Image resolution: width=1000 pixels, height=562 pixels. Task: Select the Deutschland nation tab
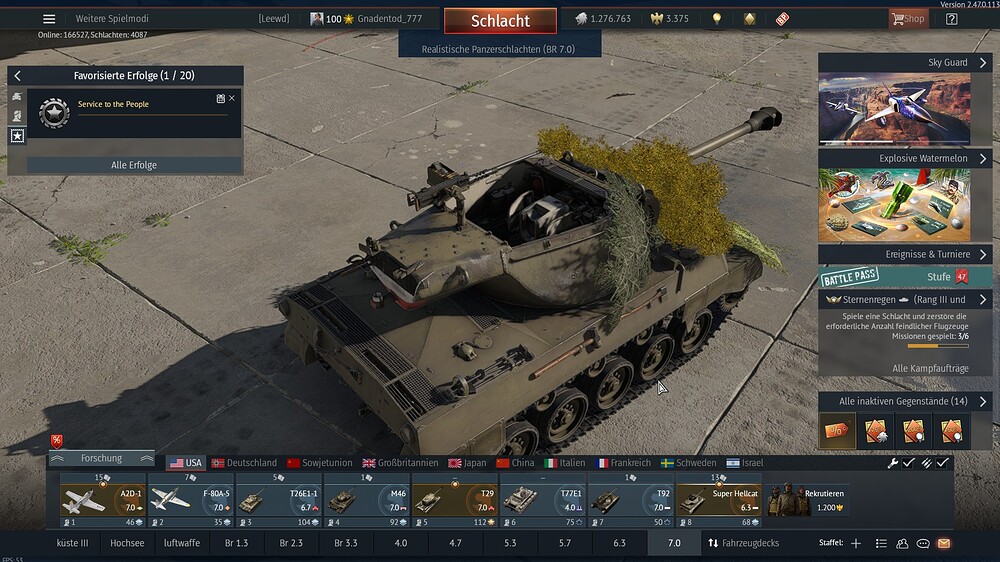(244, 463)
